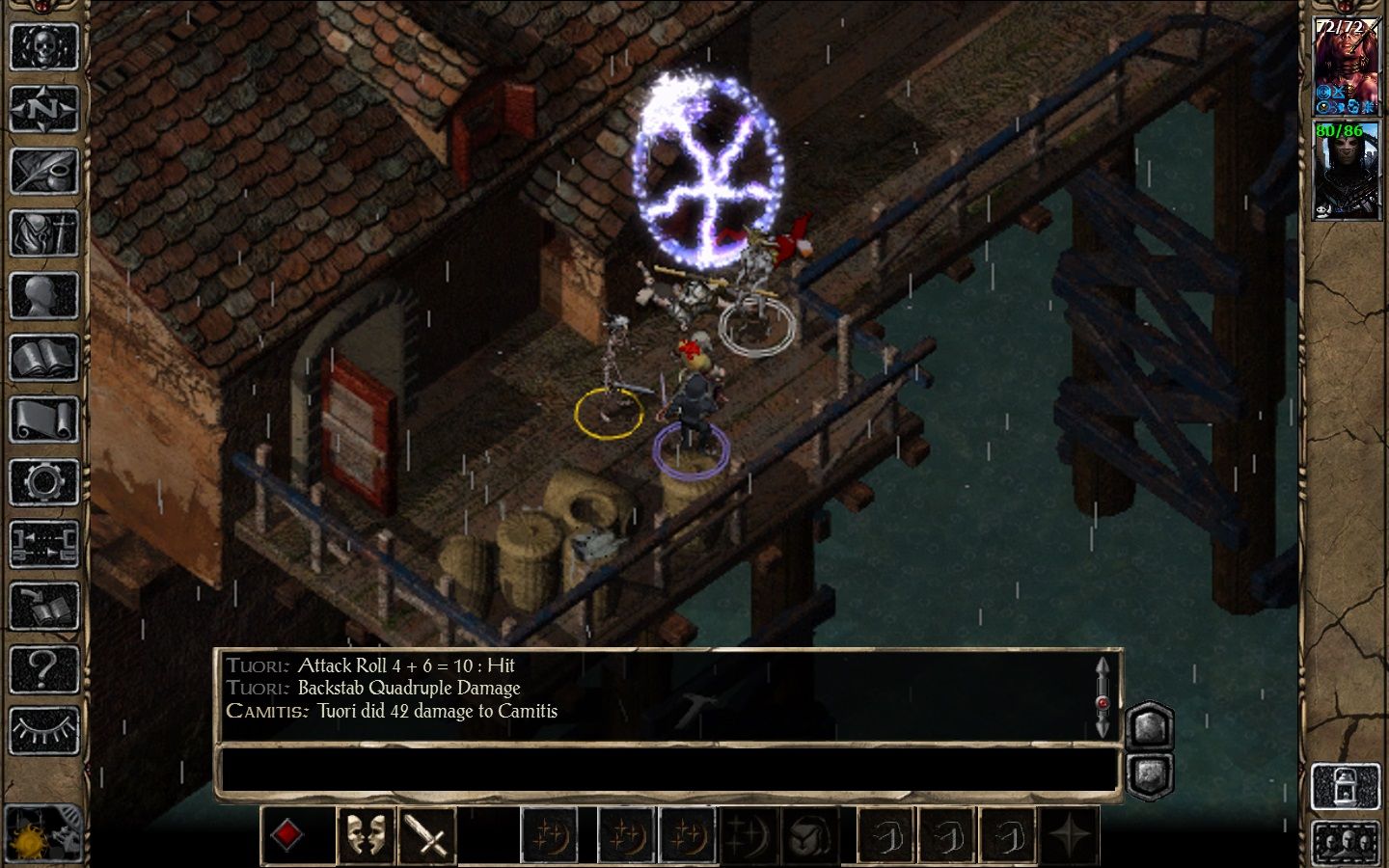Viewport: 1389px width, 868px height.
Task: Open the journal with the quill icon
Action: pos(43,171)
